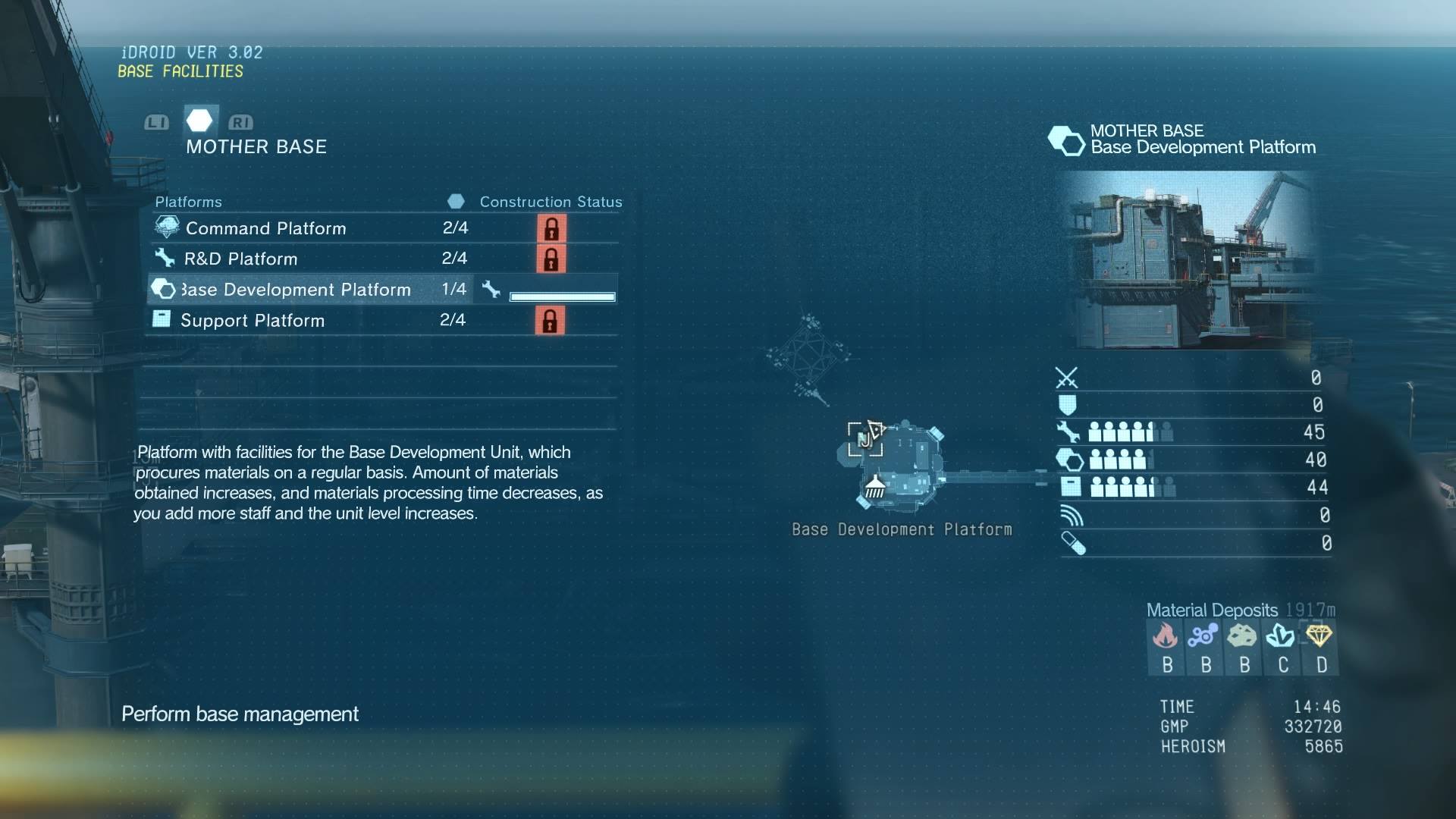The height and width of the screenshot is (819, 1456).
Task: Open the Command Platform entry
Action: [x=265, y=227]
